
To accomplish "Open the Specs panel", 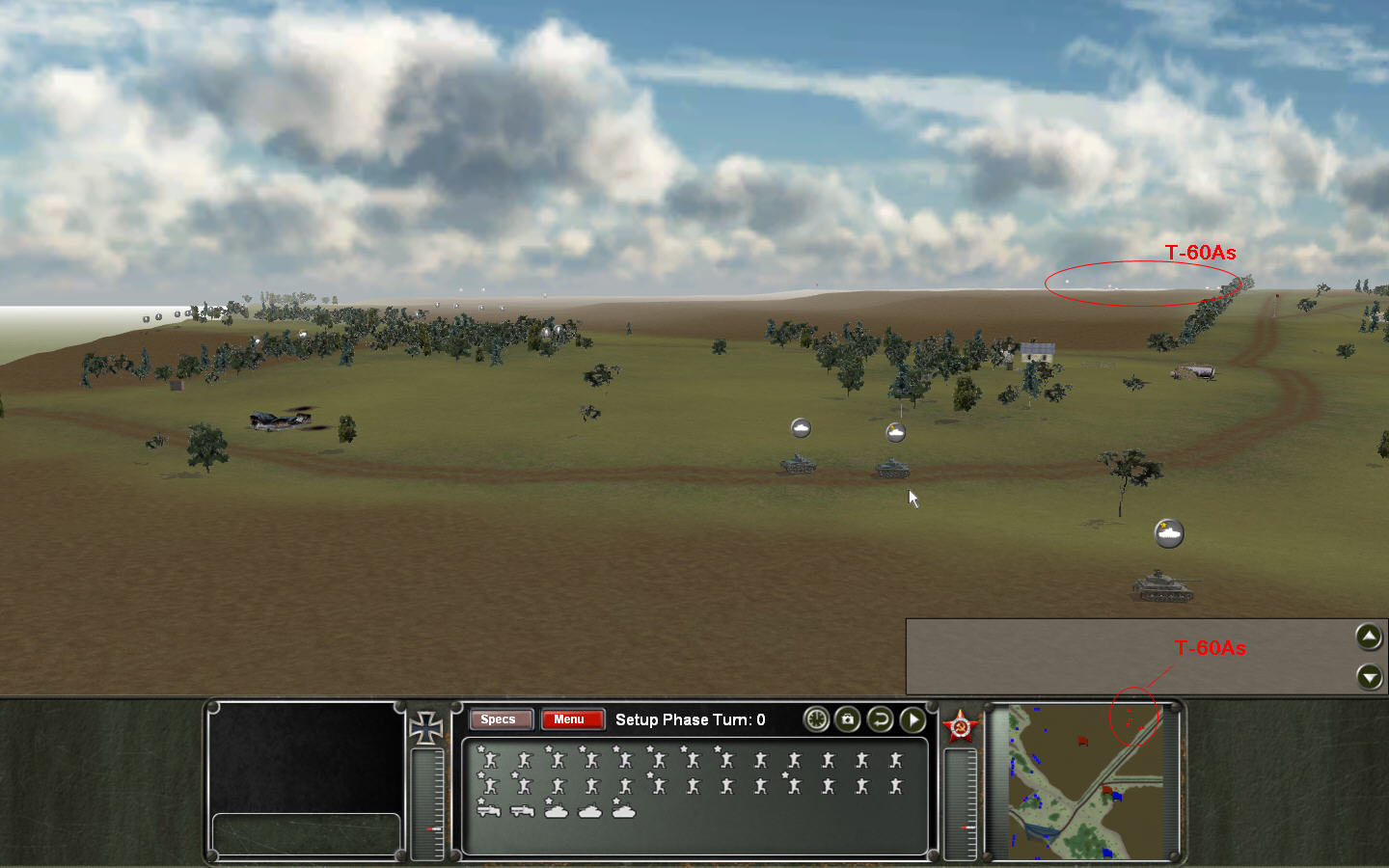I will 499,719.
